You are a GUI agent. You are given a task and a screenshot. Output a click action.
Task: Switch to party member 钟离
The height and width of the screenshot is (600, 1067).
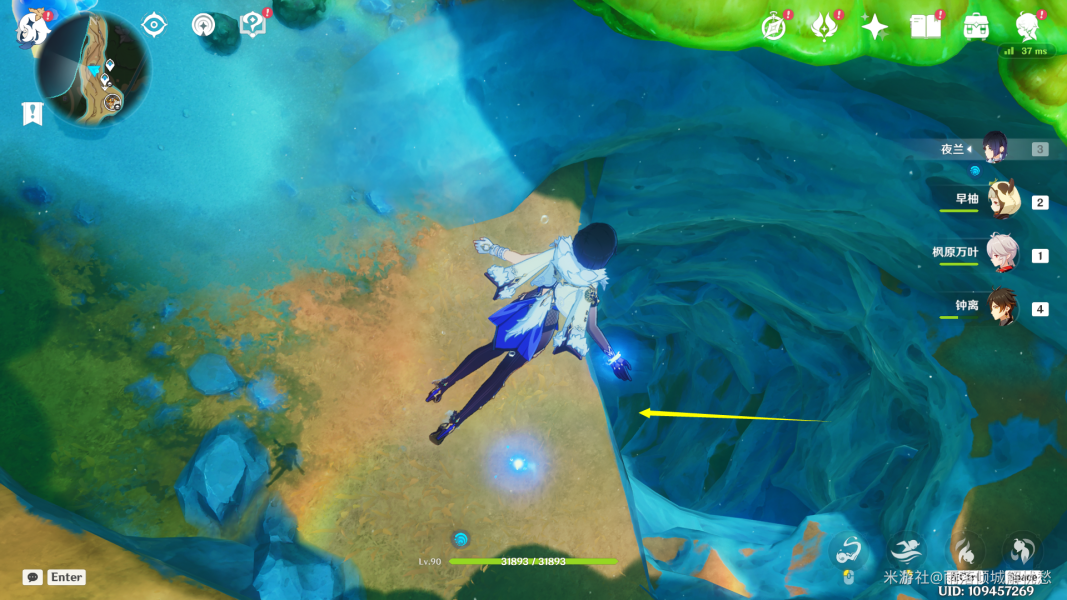pos(1001,307)
